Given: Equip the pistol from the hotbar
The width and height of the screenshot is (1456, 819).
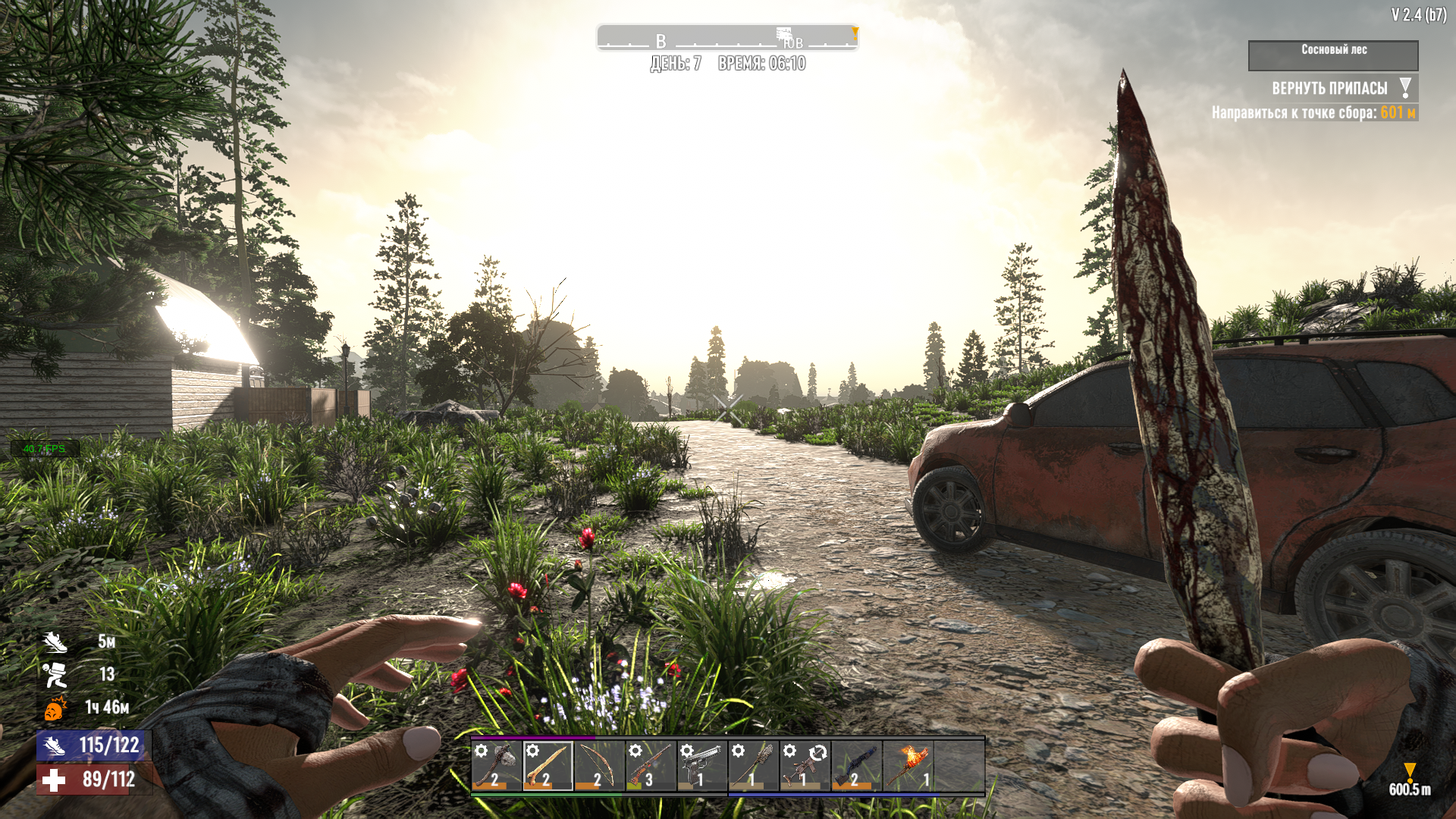Looking at the screenshot, I should tap(702, 766).
